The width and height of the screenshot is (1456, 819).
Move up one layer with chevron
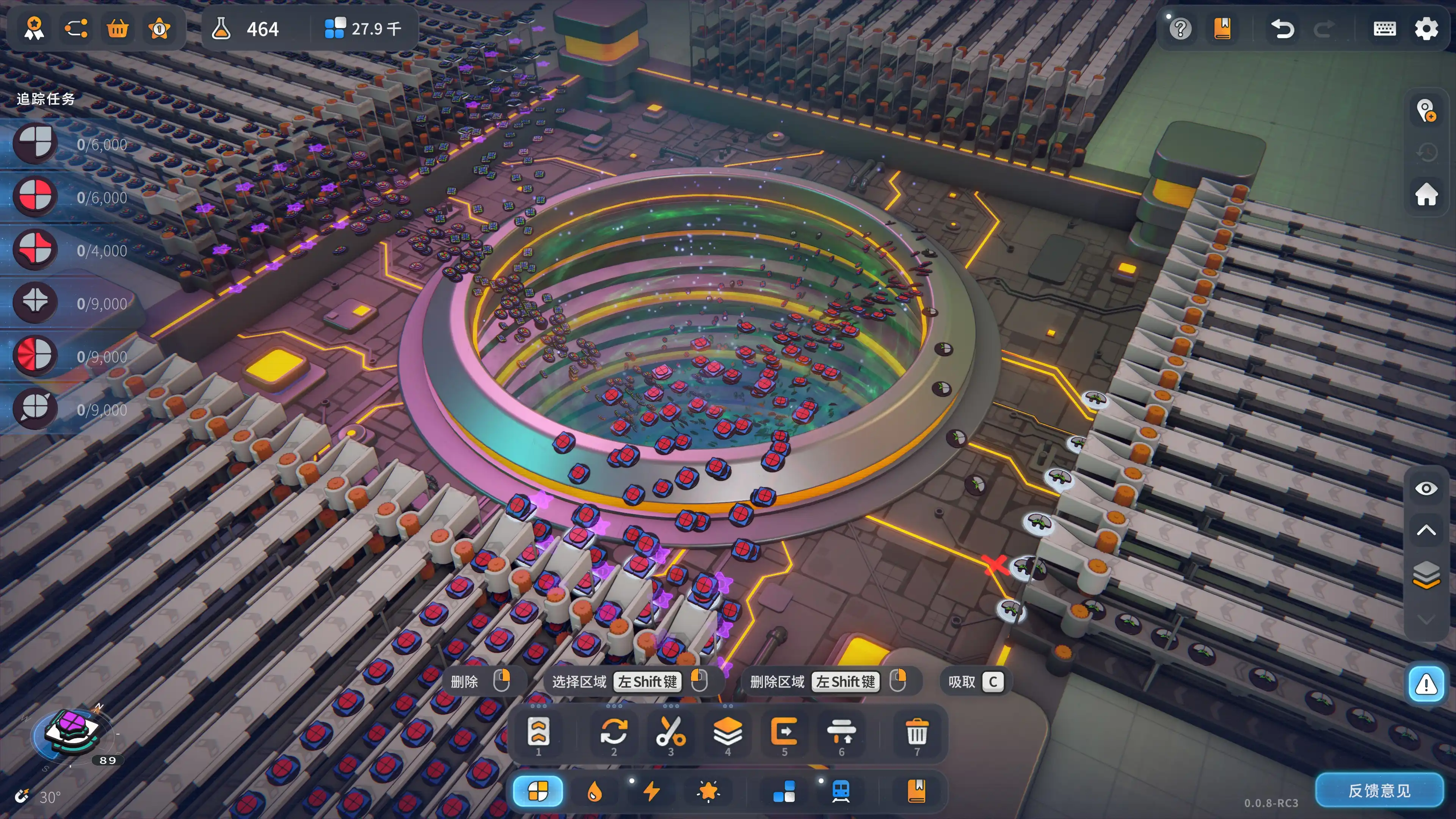coord(1426,530)
